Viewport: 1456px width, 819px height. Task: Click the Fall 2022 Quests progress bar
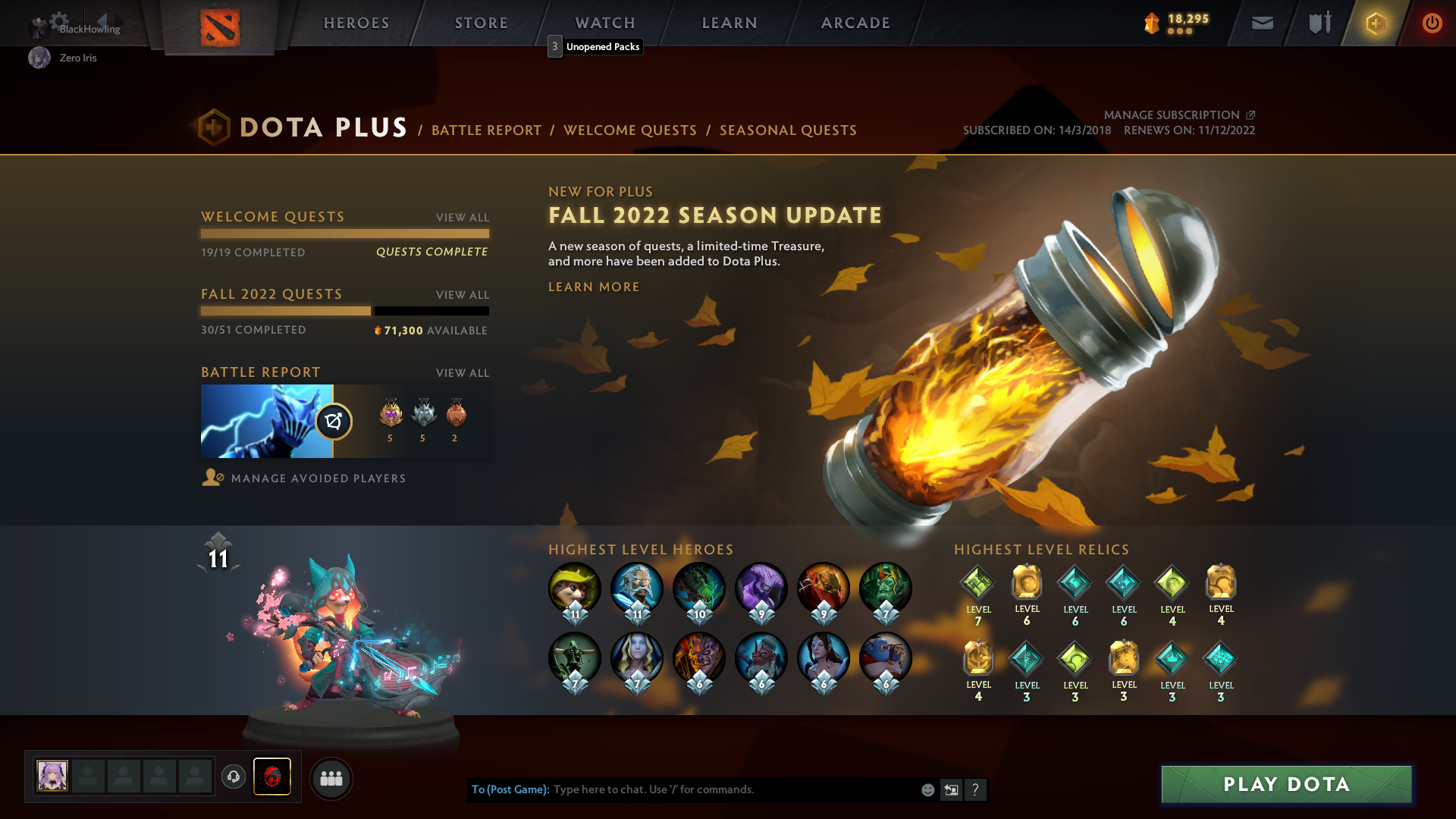point(344,311)
